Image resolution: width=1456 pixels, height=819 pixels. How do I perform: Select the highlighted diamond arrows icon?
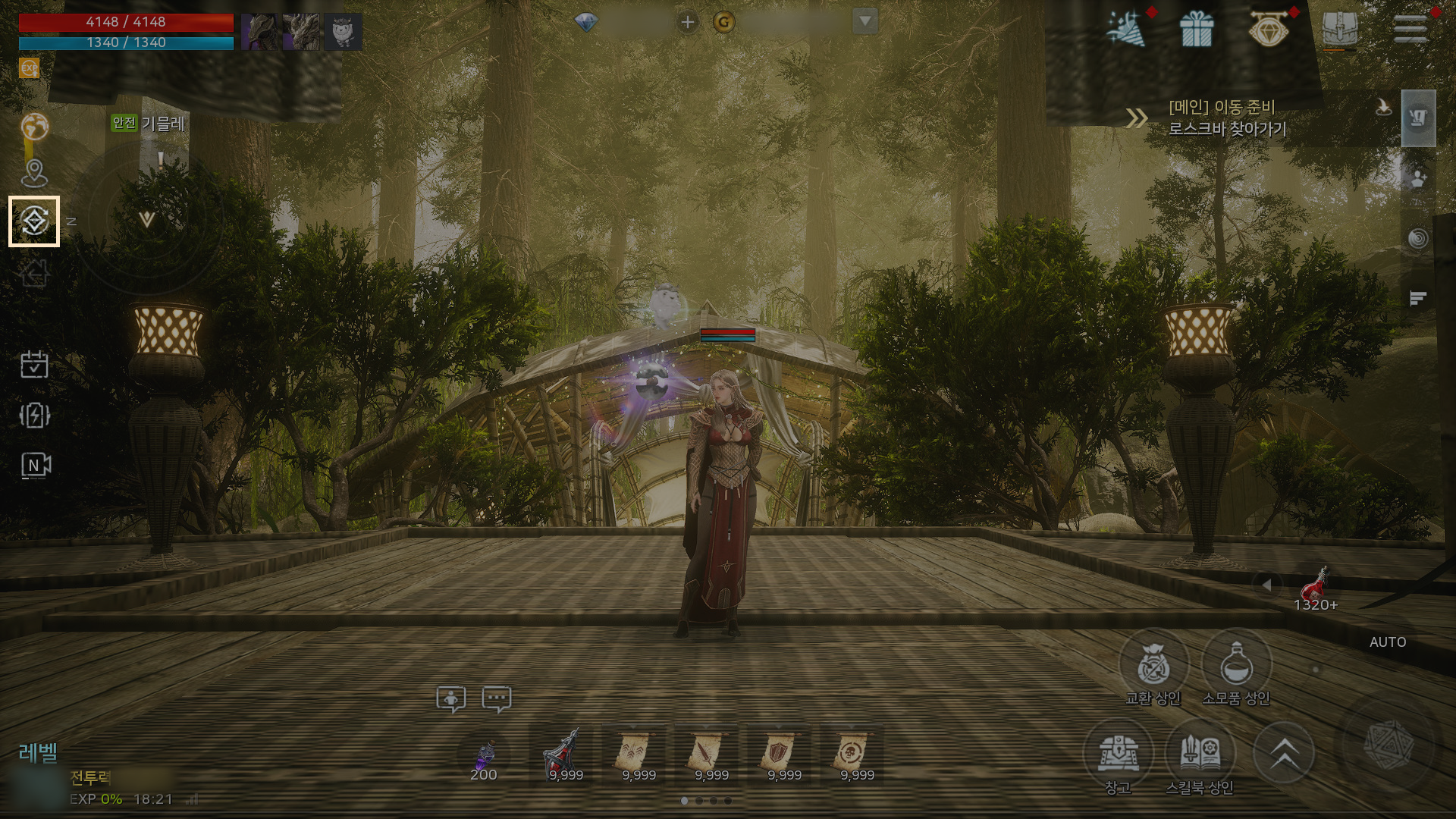(34, 221)
